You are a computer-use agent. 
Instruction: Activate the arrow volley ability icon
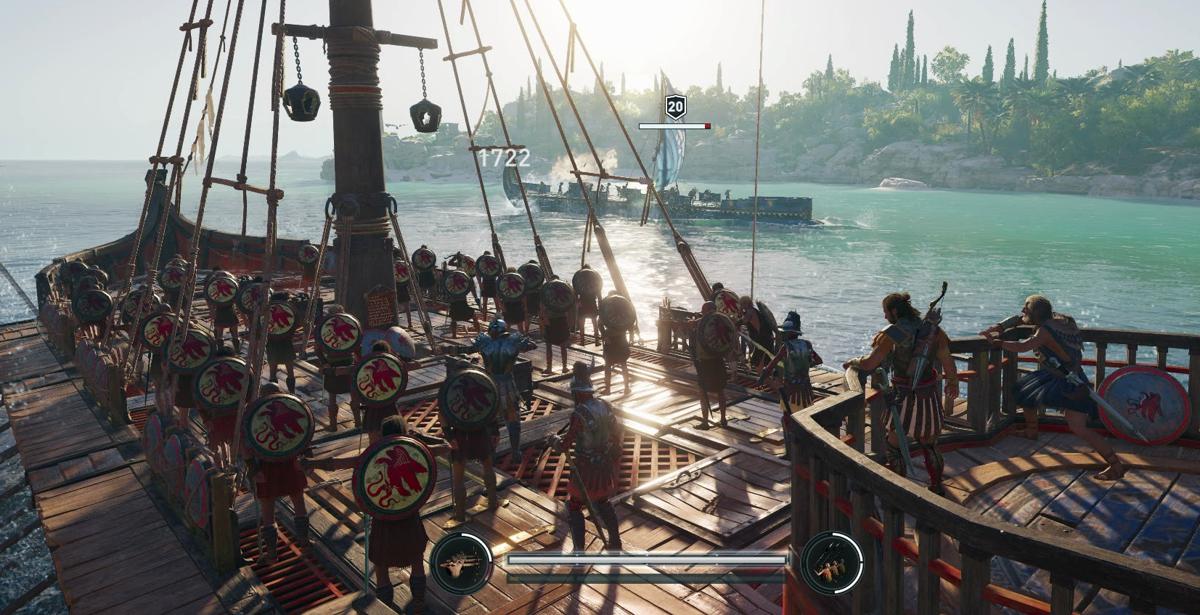[x=461, y=563]
